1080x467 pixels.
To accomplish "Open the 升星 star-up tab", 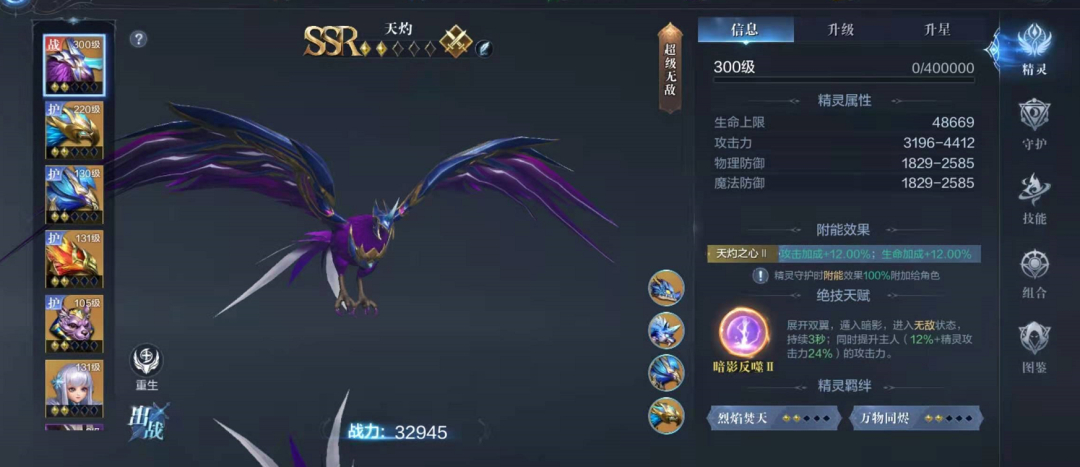I will coord(936,29).
